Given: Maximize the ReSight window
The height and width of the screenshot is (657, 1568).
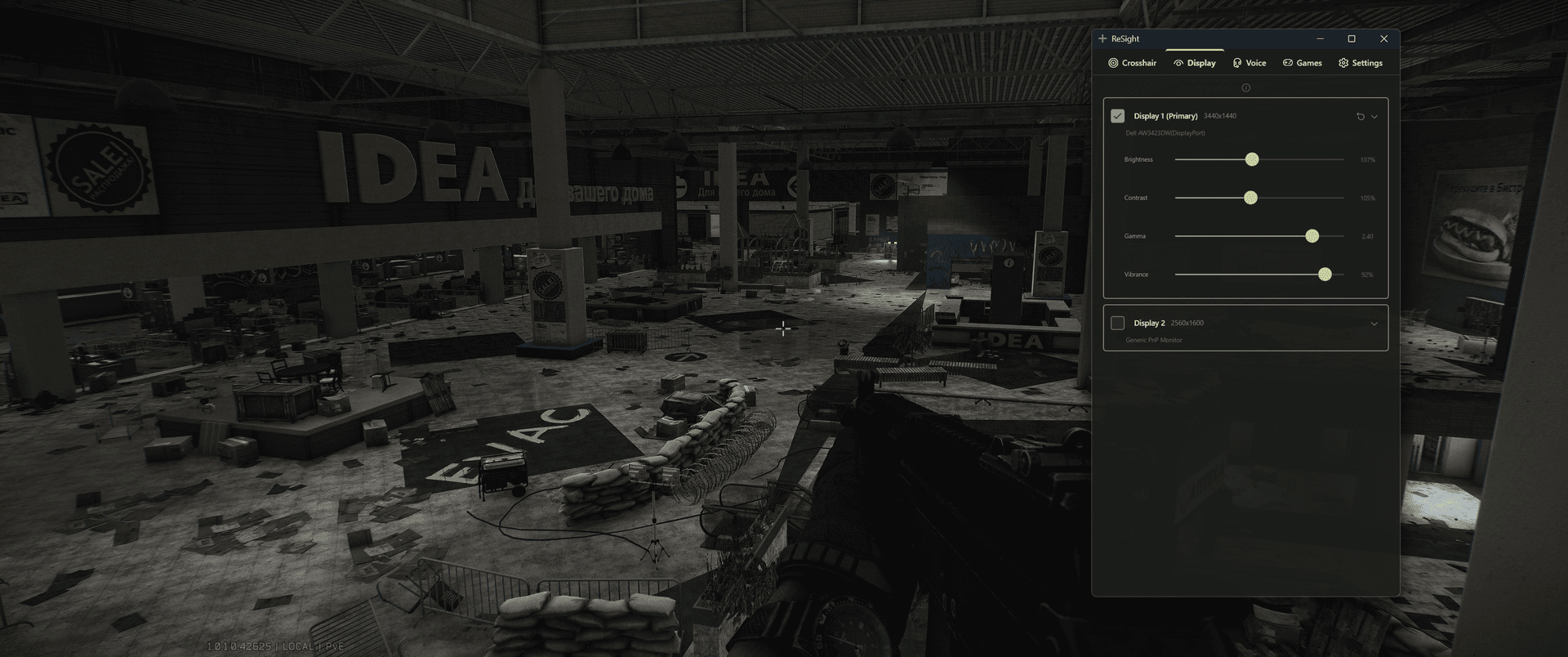Looking at the screenshot, I should click(1352, 38).
